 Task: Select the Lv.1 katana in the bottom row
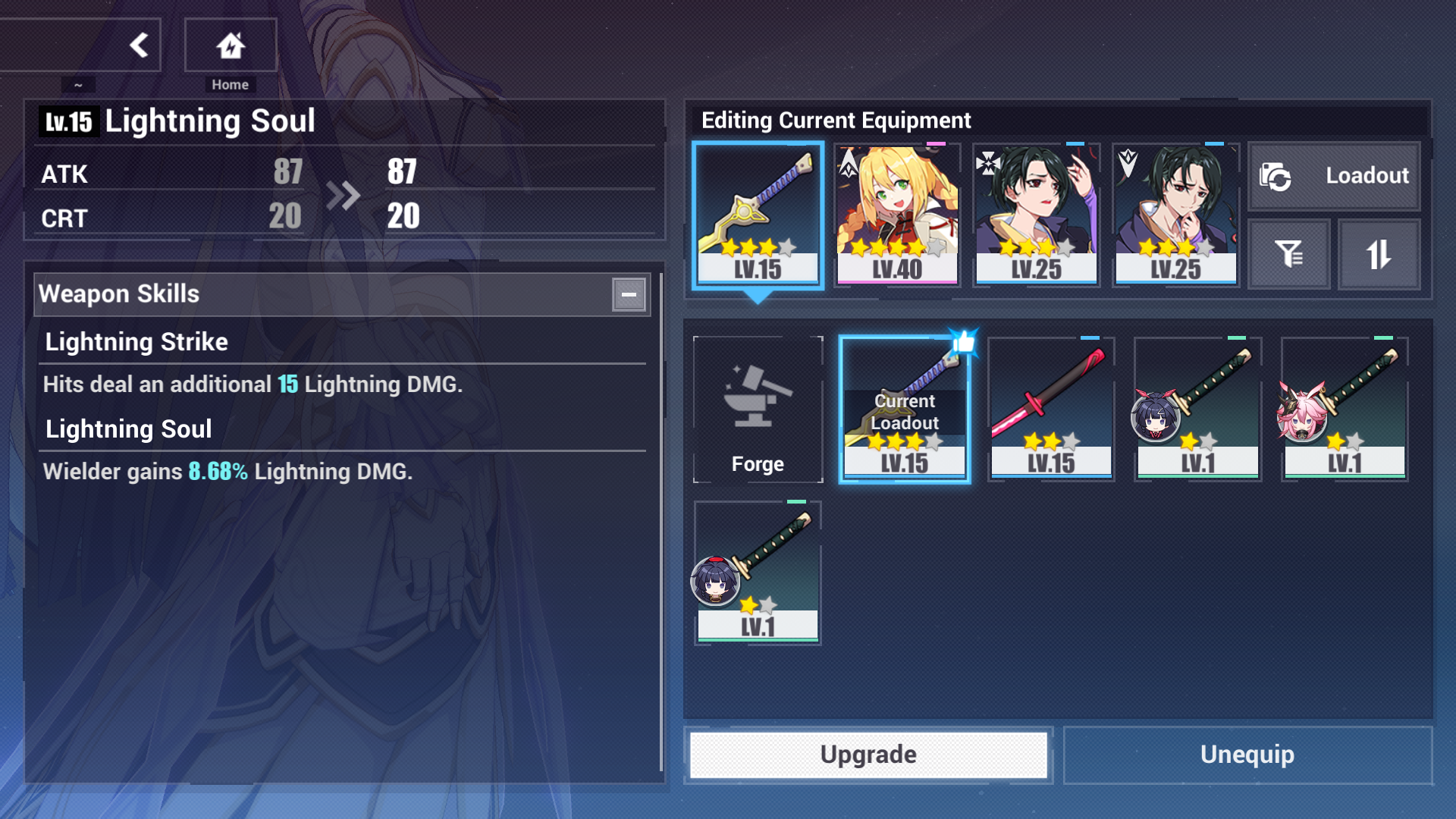(757, 573)
